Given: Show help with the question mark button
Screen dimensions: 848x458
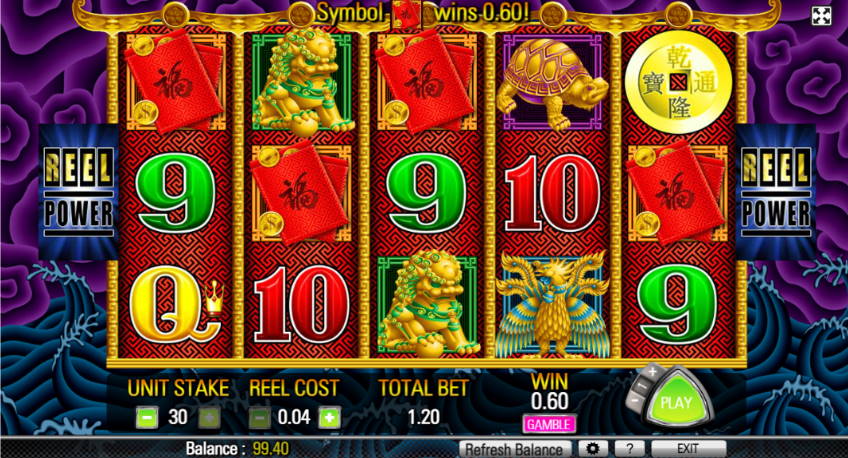Looking at the screenshot, I should 627,449.
